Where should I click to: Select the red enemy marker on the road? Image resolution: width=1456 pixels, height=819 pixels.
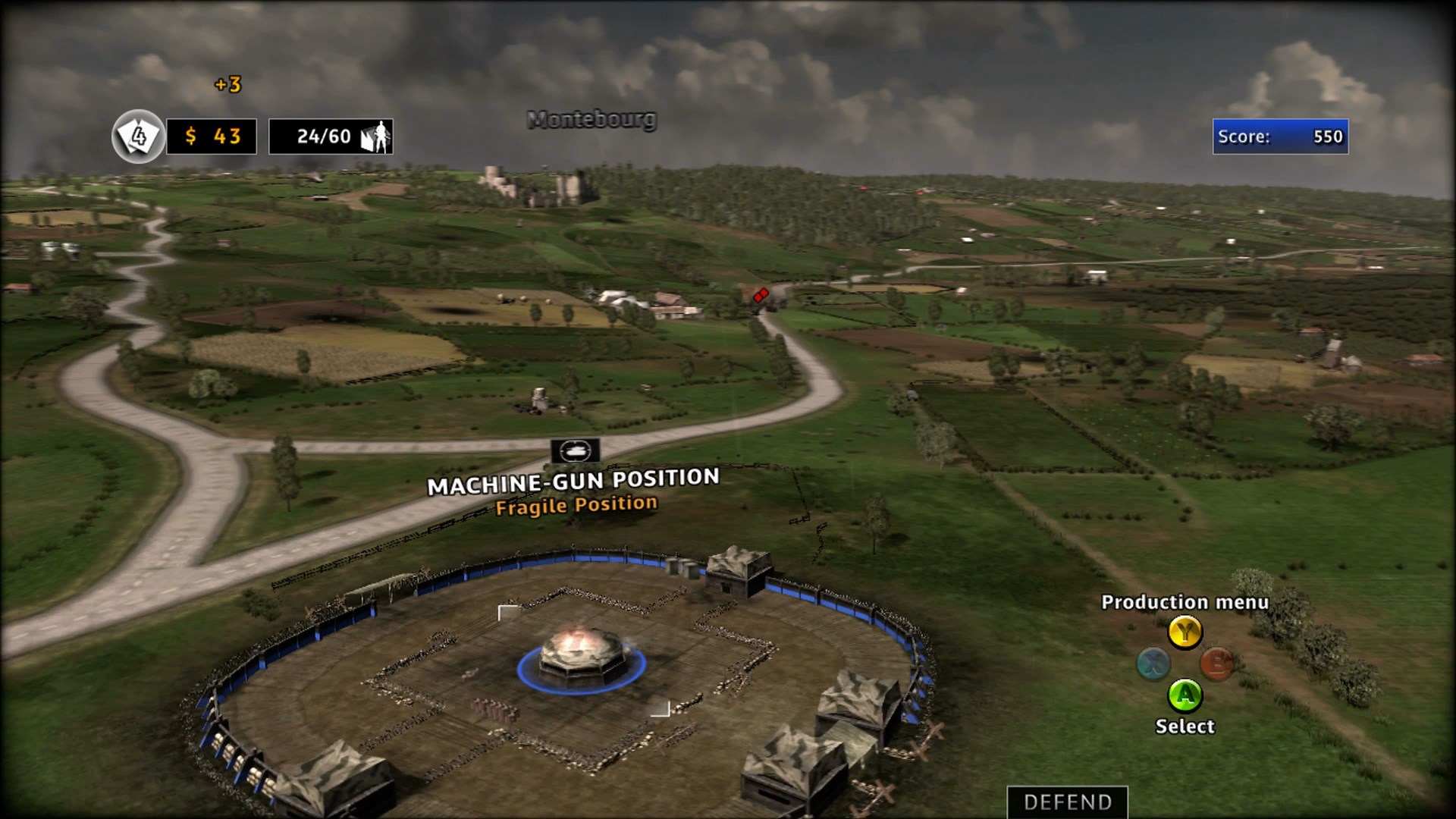tap(760, 296)
